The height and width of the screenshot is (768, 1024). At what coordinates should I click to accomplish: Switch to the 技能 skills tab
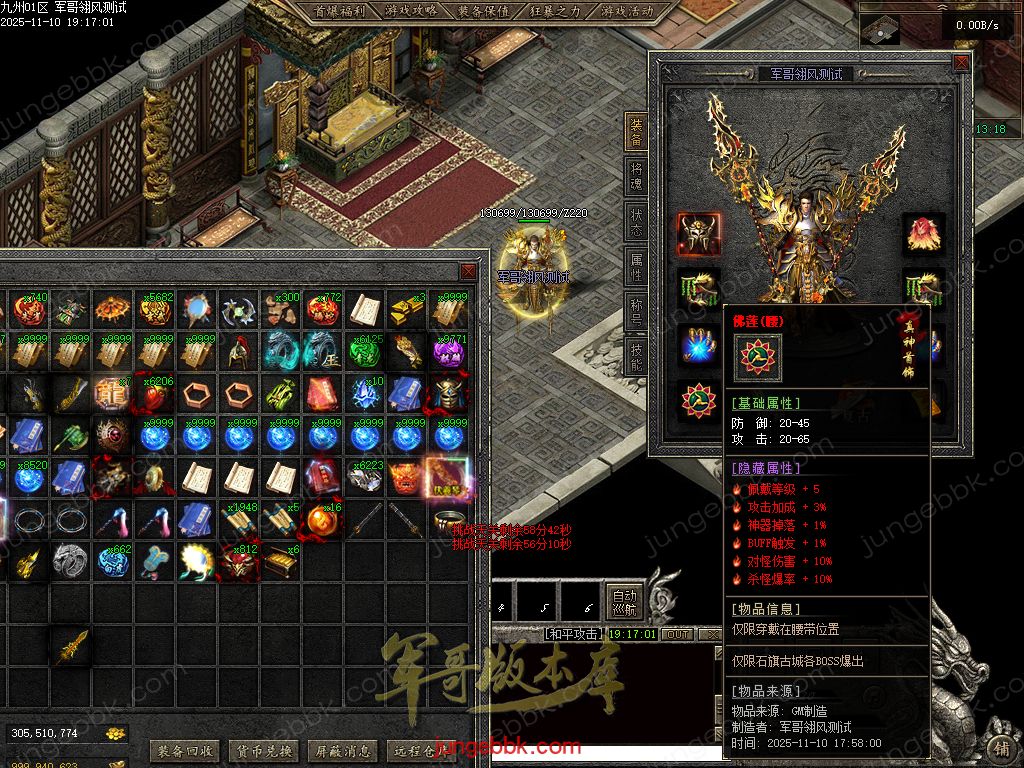[x=636, y=353]
